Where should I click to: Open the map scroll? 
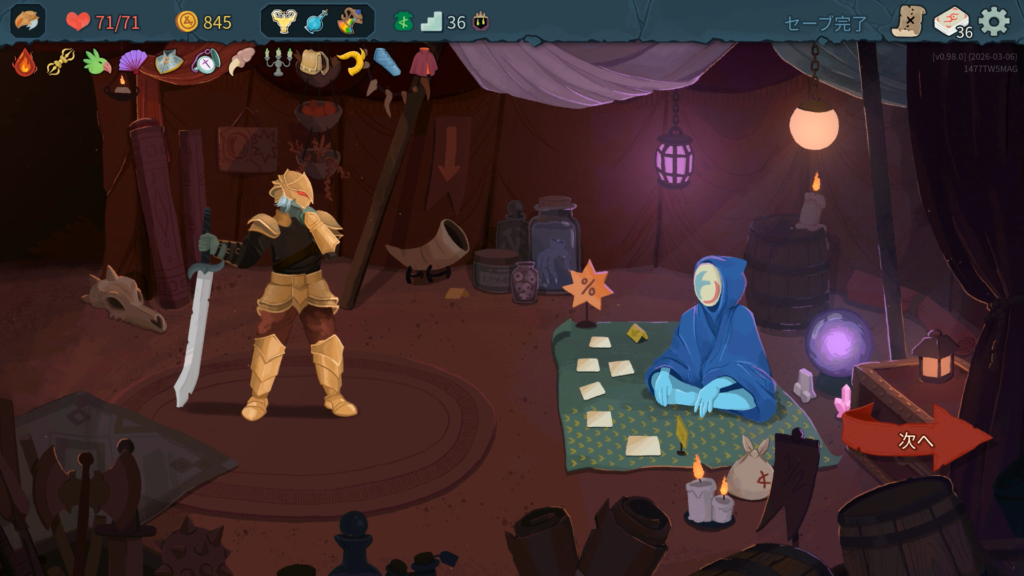(908, 21)
